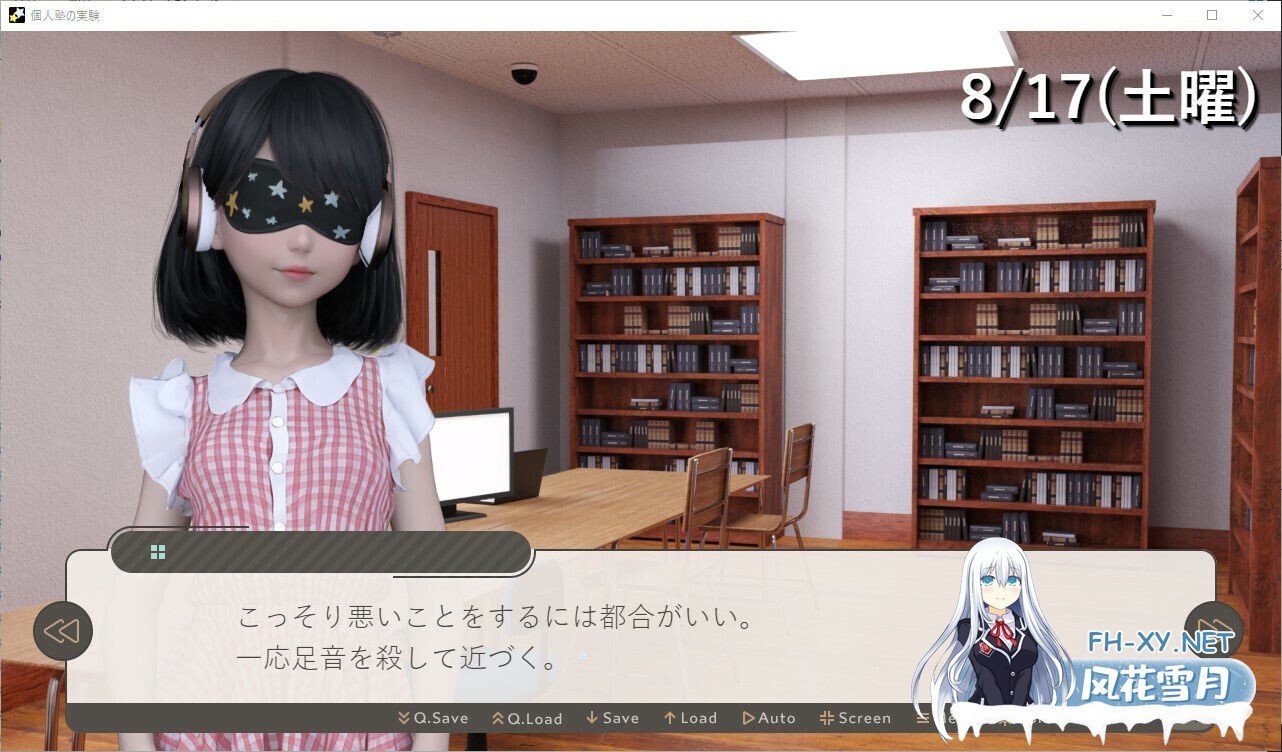This screenshot has height=752, width=1282.
Task: Select Load from the bottom menu bar
Action: pos(690,718)
